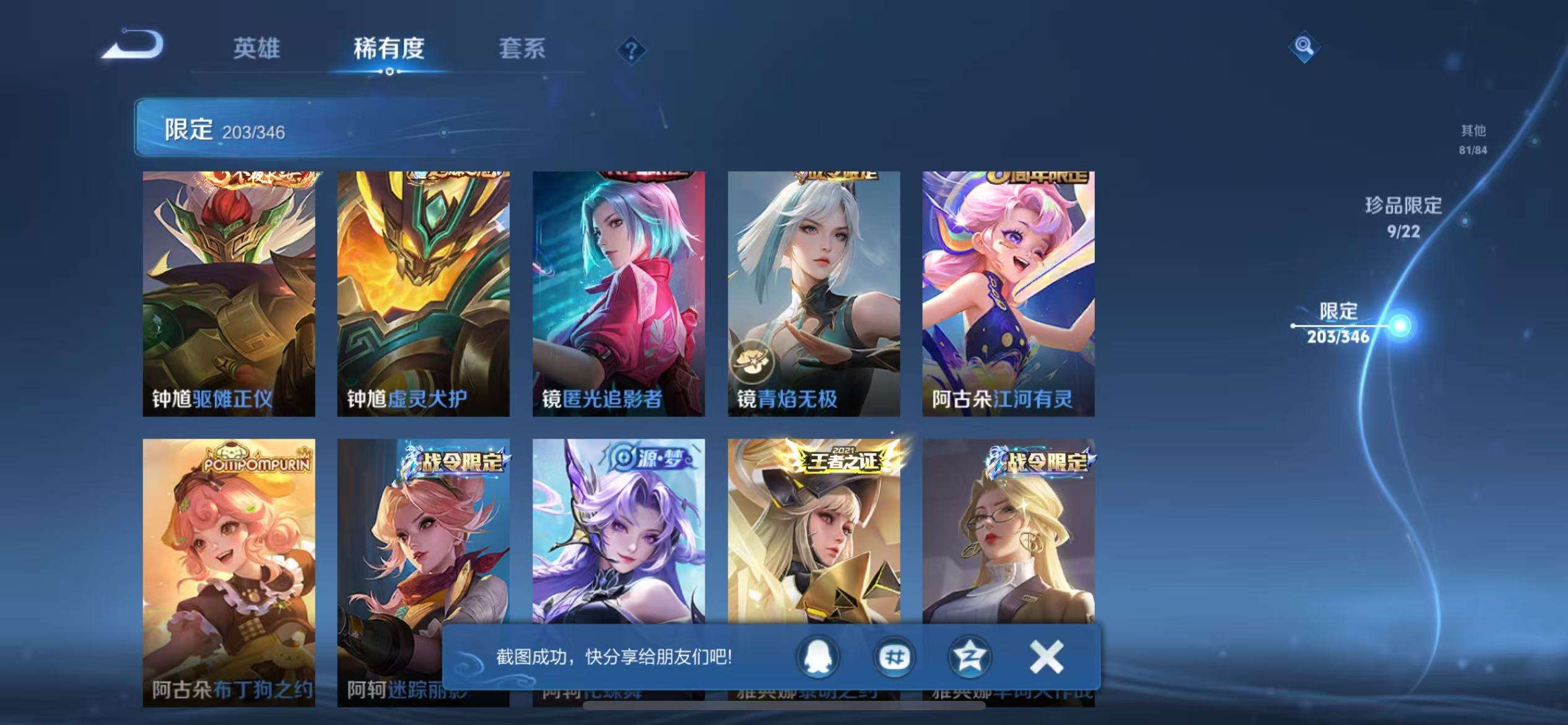
Task: Share via the hashtag topic icon
Action: pyautogui.click(x=894, y=657)
